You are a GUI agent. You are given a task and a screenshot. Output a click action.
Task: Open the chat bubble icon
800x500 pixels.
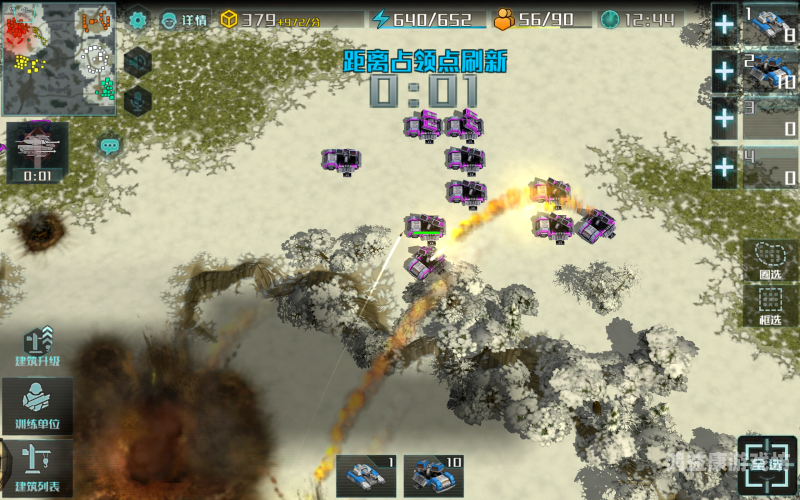click(x=110, y=146)
